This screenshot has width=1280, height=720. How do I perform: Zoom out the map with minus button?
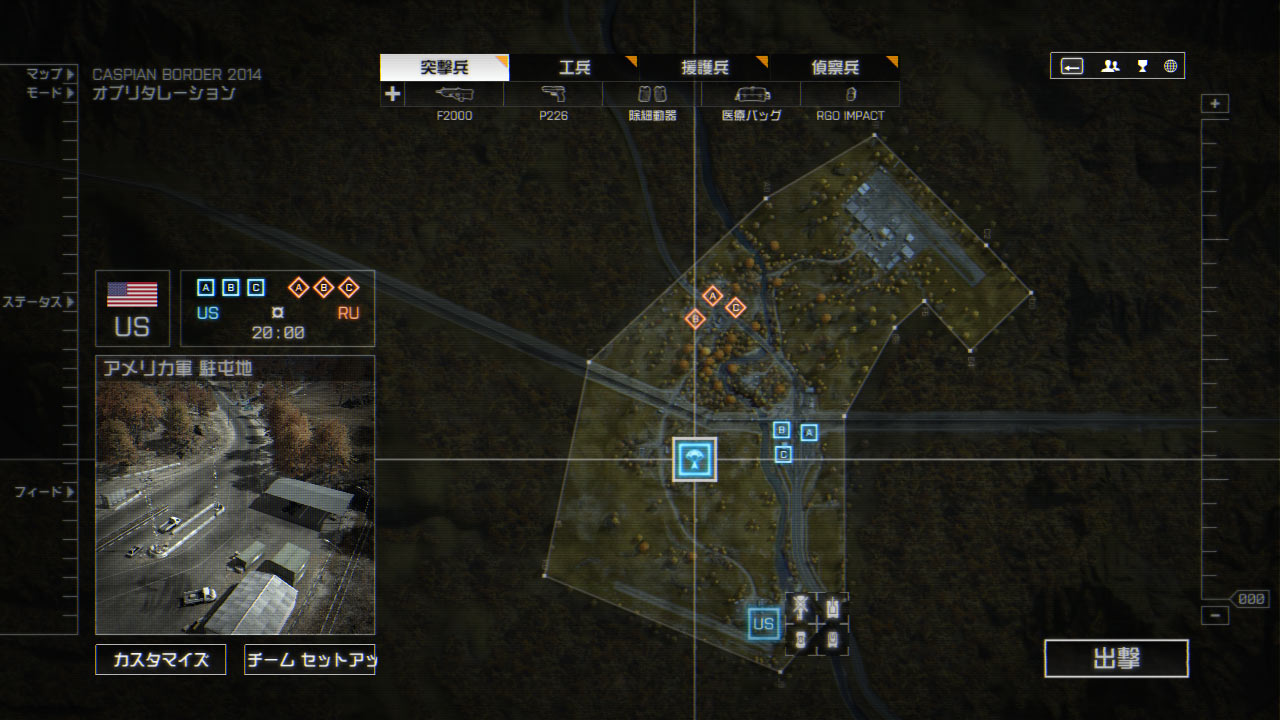click(x=1215, y=616)
